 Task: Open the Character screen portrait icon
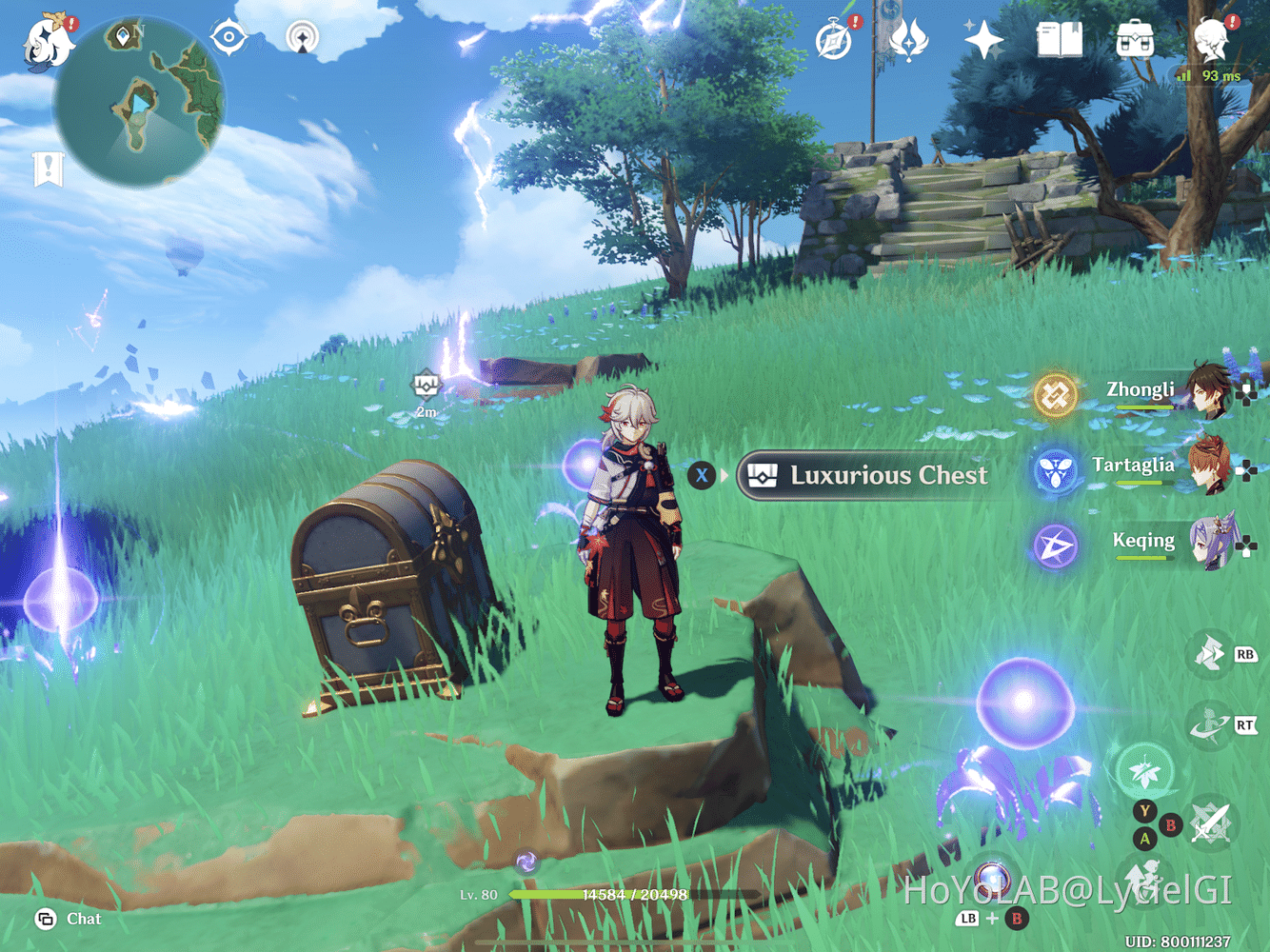pyautogui.click(x=1210, y=38)
